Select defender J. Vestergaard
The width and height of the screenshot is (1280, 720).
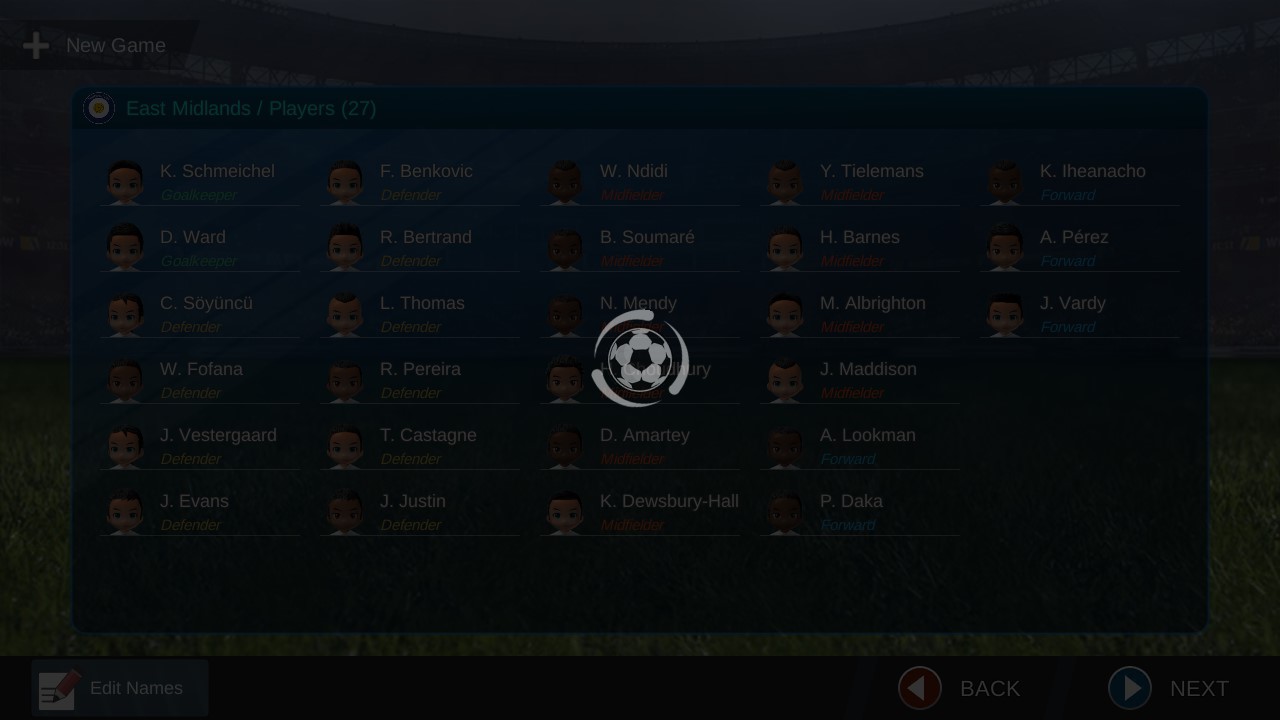point(200,446)
